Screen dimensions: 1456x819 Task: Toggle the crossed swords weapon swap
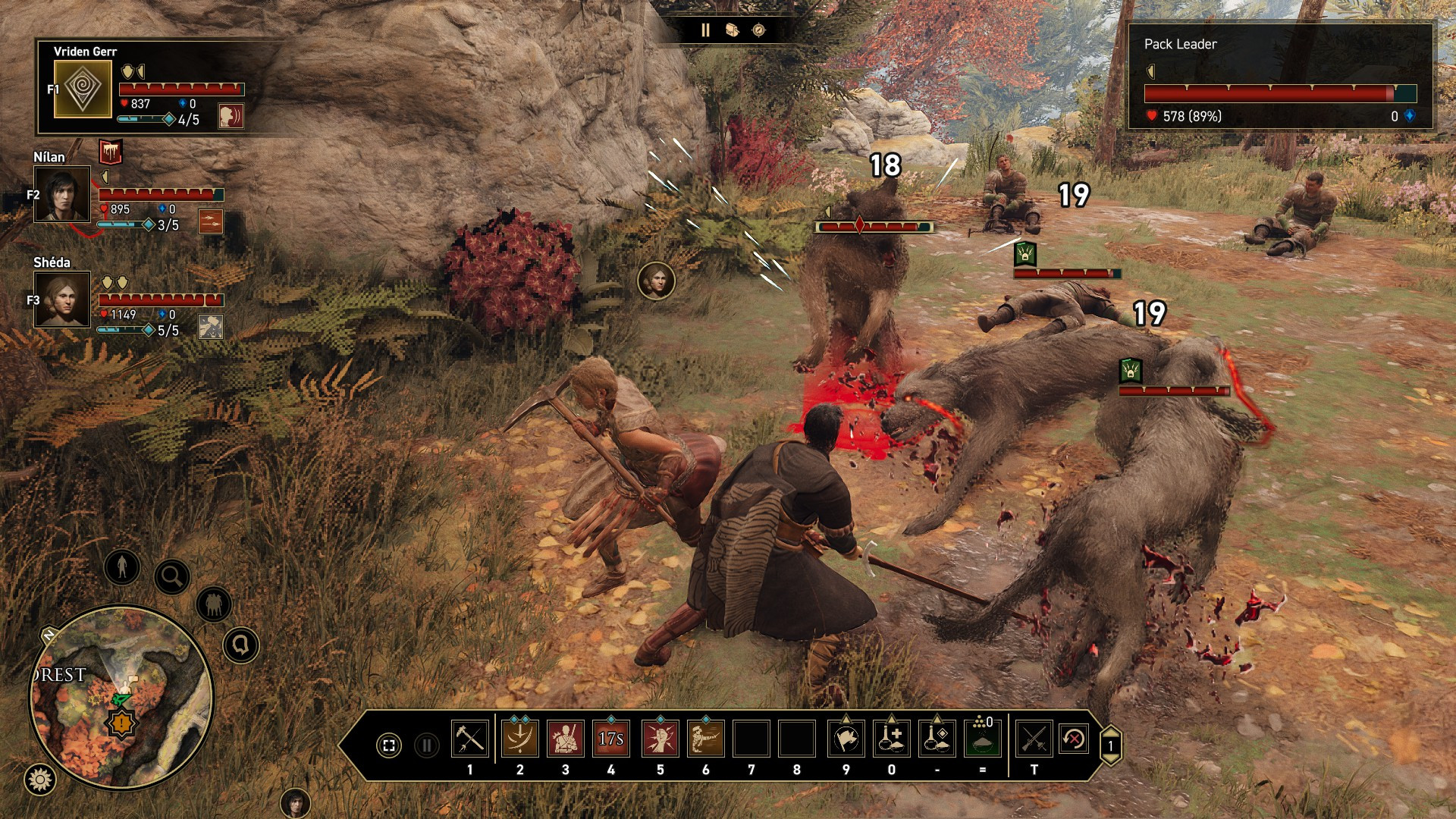pyautogui.click(x=1034, y=738)
